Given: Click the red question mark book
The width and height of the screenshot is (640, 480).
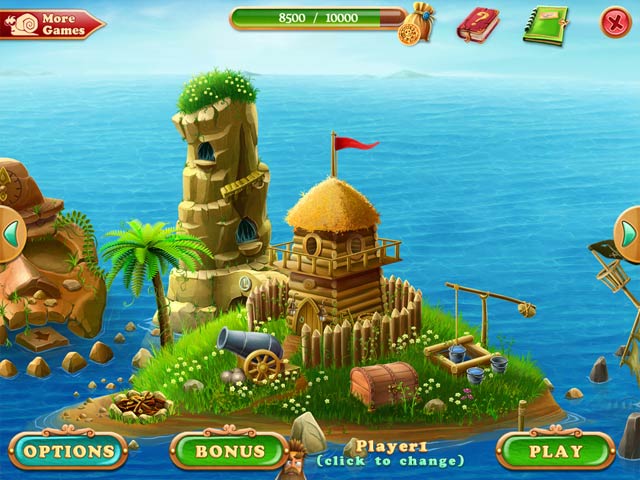Looking at the screenshot, I should tap(478, 24).
